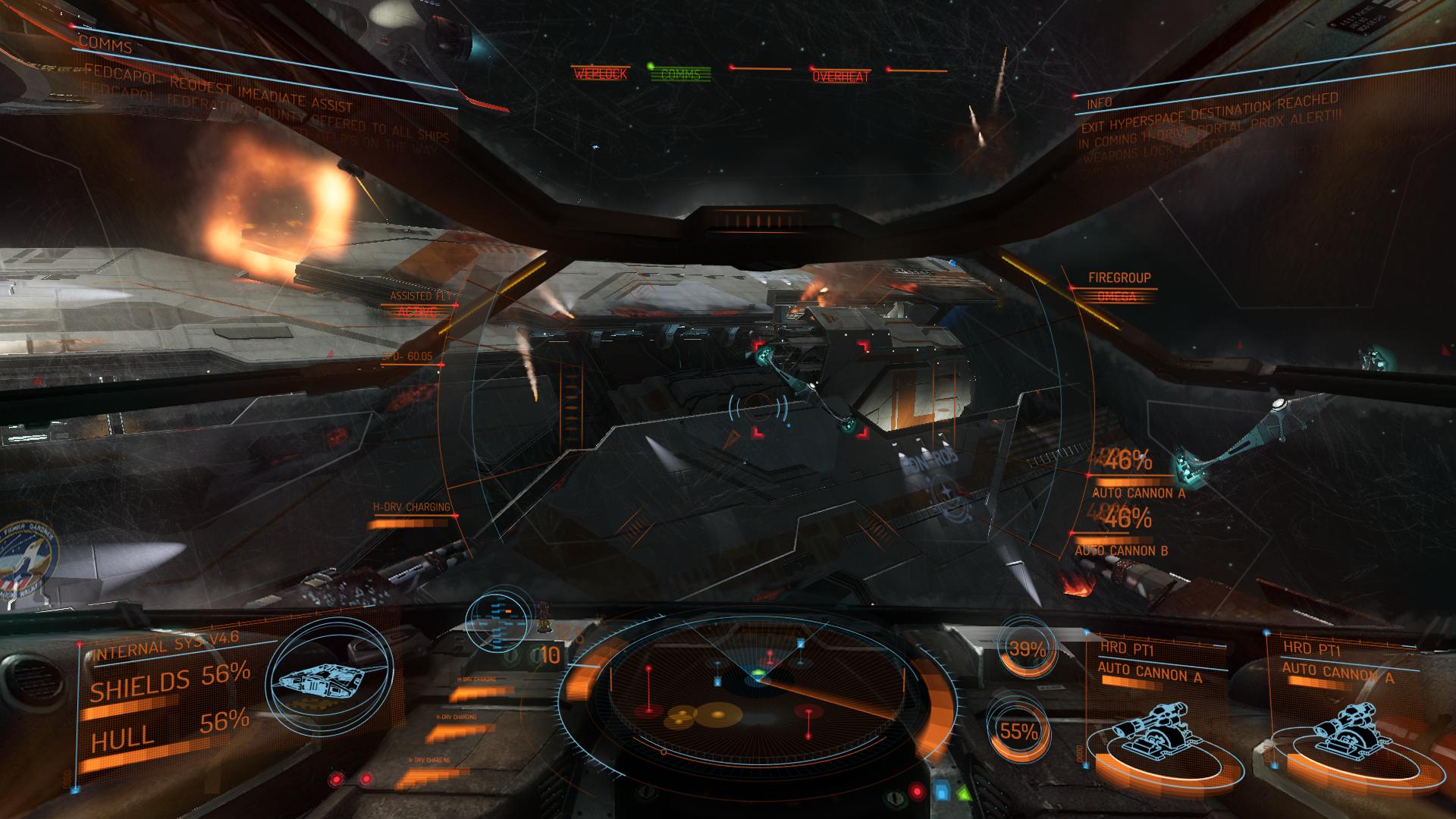Open the Internal Sys V4.6 panel
Image resolution: width=1456 pixels, height=819 pixels.
pos(165,647)
